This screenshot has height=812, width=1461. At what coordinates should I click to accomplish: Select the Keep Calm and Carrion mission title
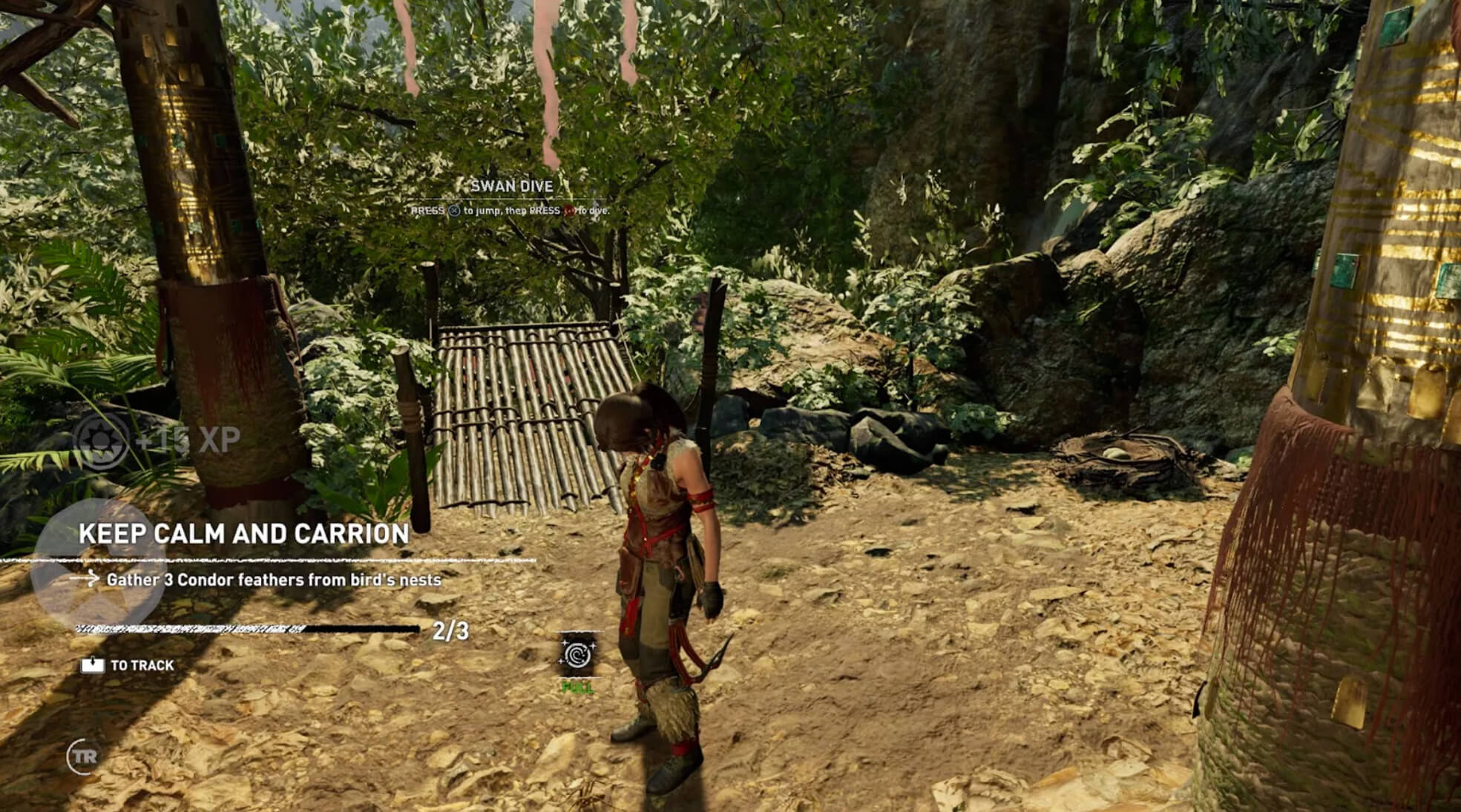point(243,534)
